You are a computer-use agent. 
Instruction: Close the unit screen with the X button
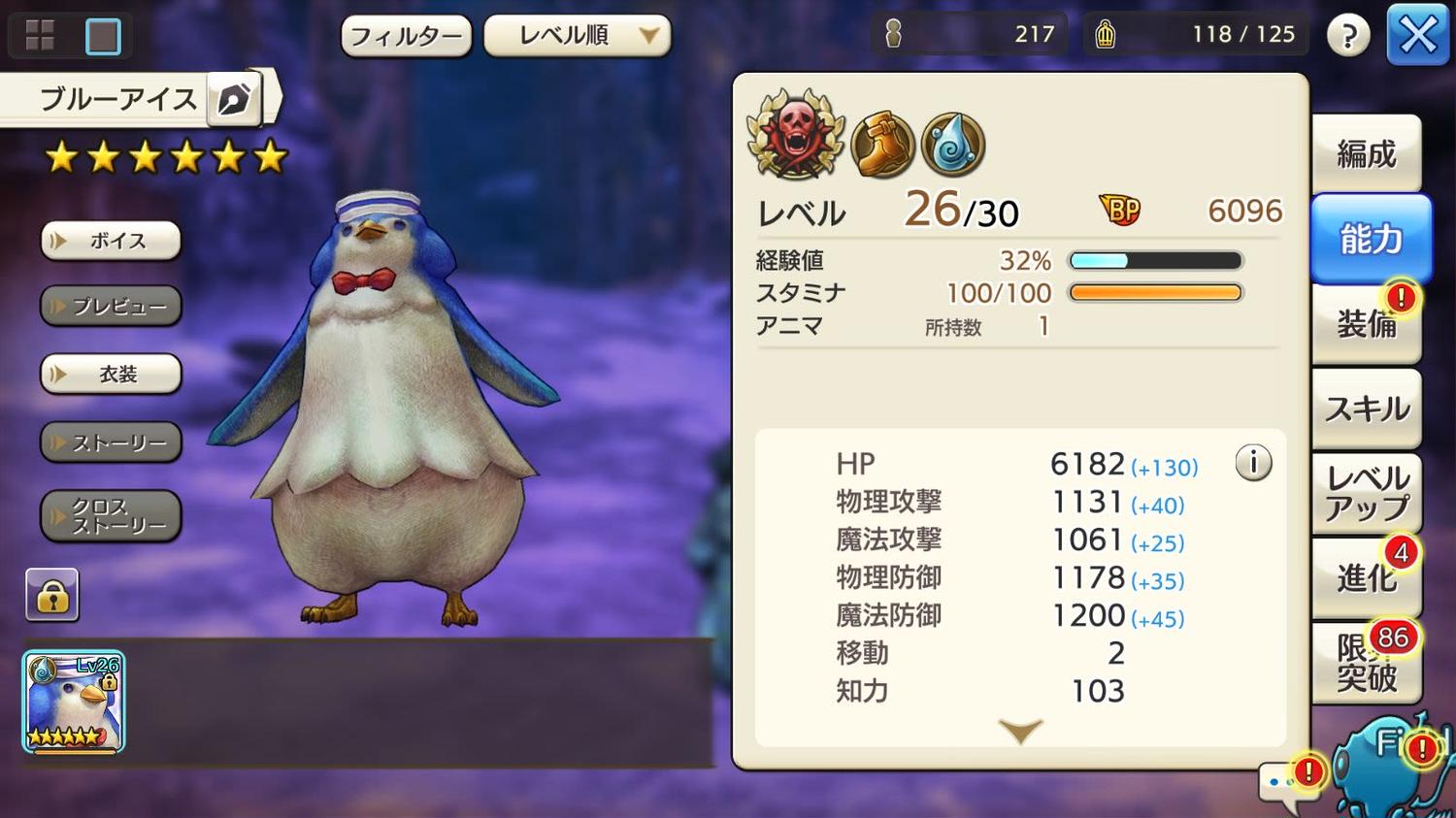(x=1417, y=36)
